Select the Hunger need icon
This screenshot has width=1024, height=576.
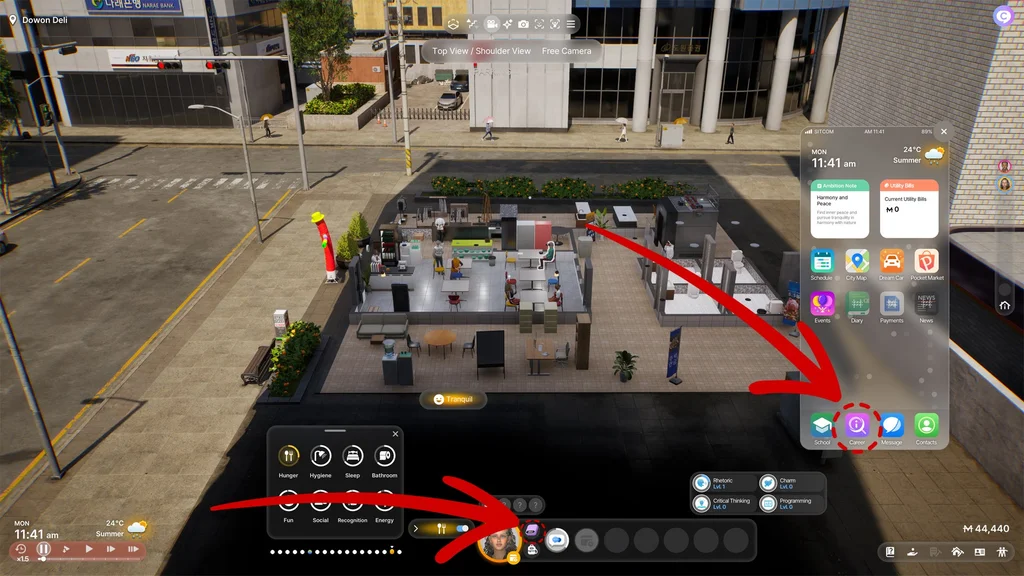tap(288, 456)
